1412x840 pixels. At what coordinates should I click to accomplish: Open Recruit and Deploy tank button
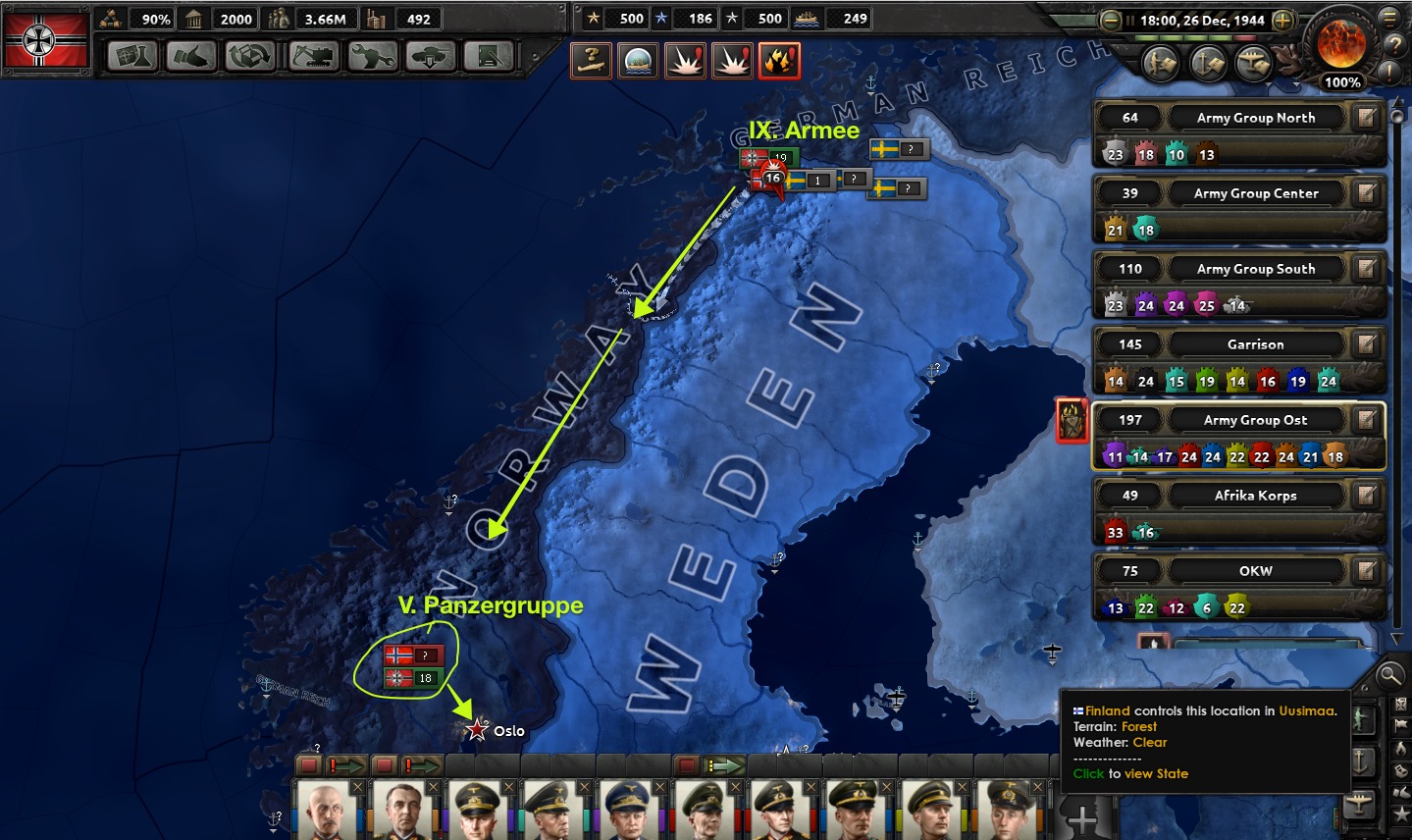coord(430,57)
